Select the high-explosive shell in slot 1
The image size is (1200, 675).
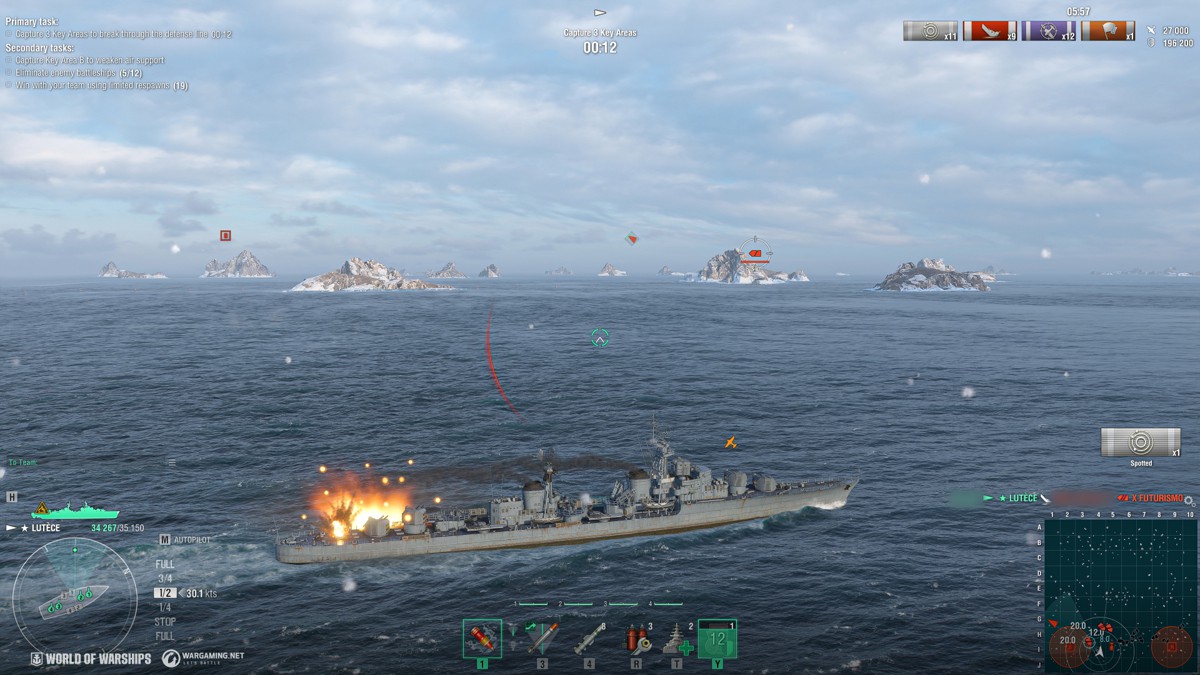tap(482, 638)
